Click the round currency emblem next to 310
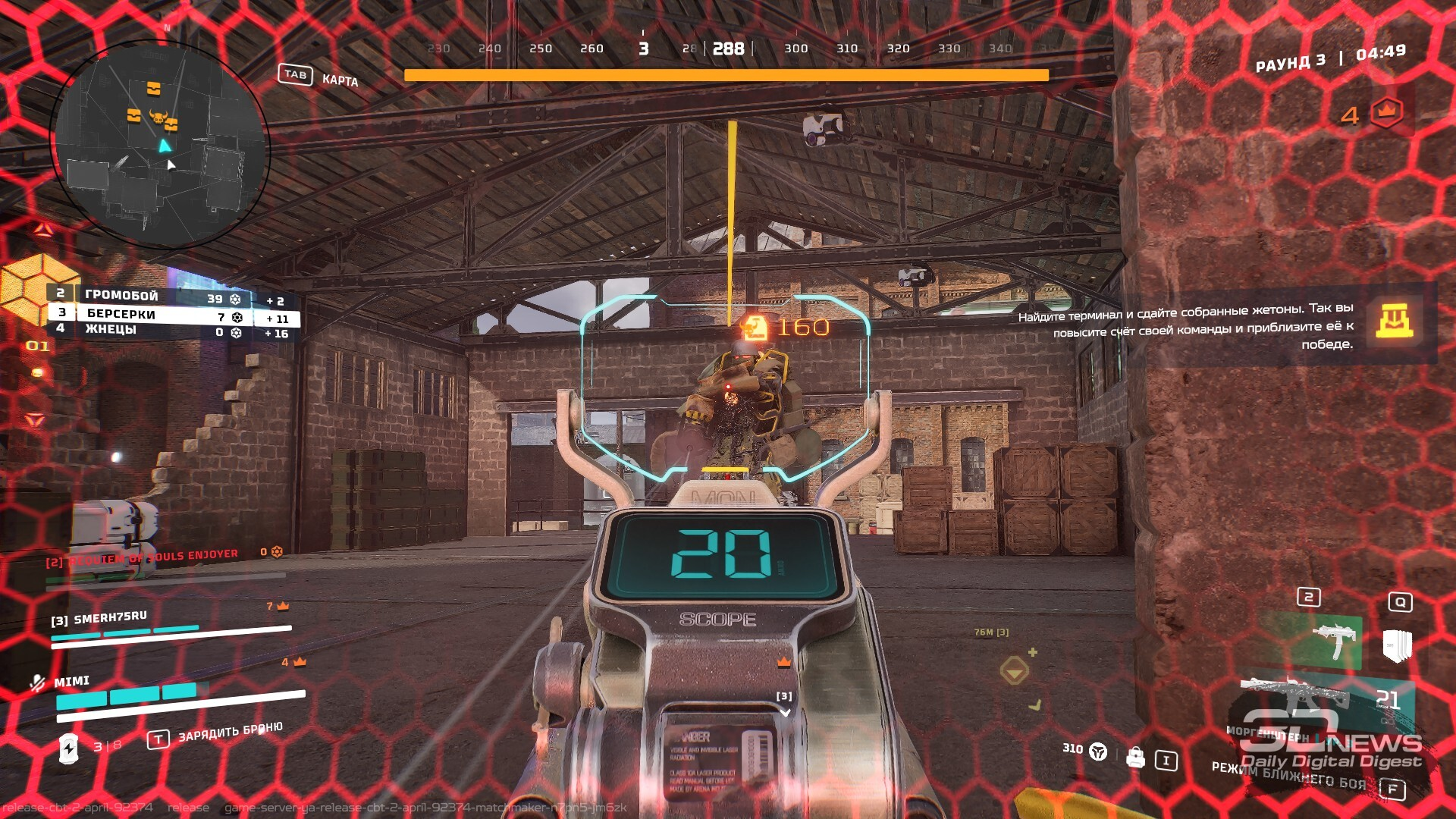The image size is (1456, 819). 1098,752
